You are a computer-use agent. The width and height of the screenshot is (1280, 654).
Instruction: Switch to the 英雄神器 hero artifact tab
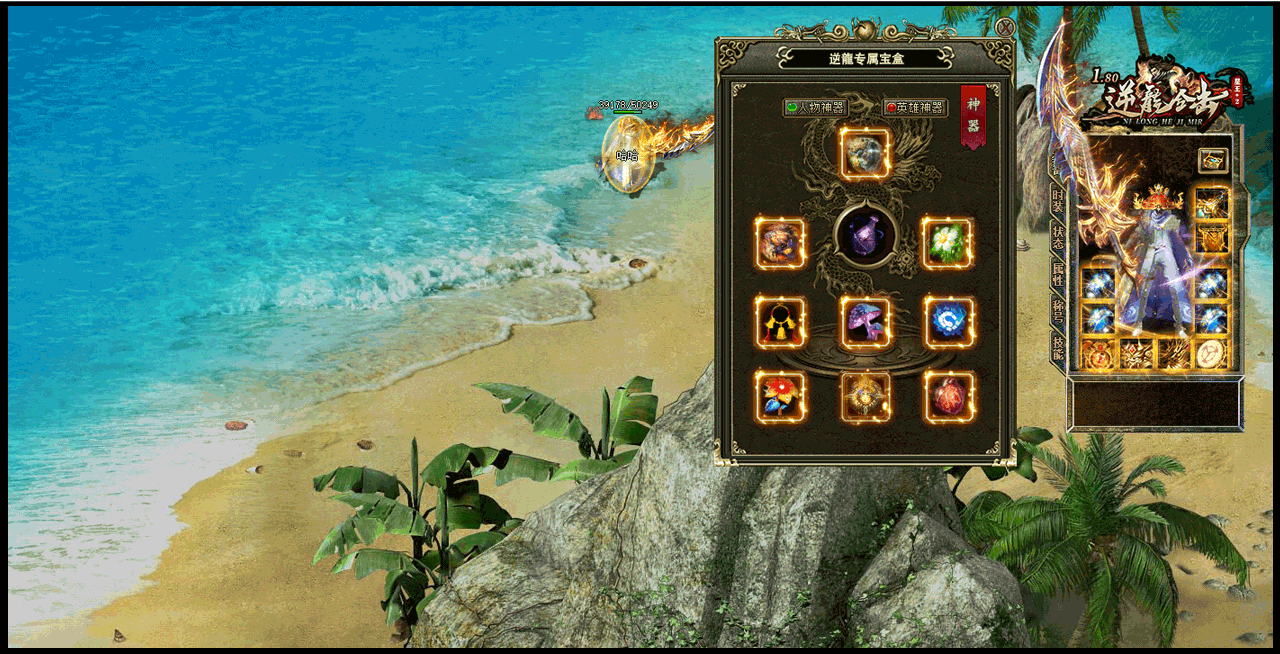pos(915,107)
